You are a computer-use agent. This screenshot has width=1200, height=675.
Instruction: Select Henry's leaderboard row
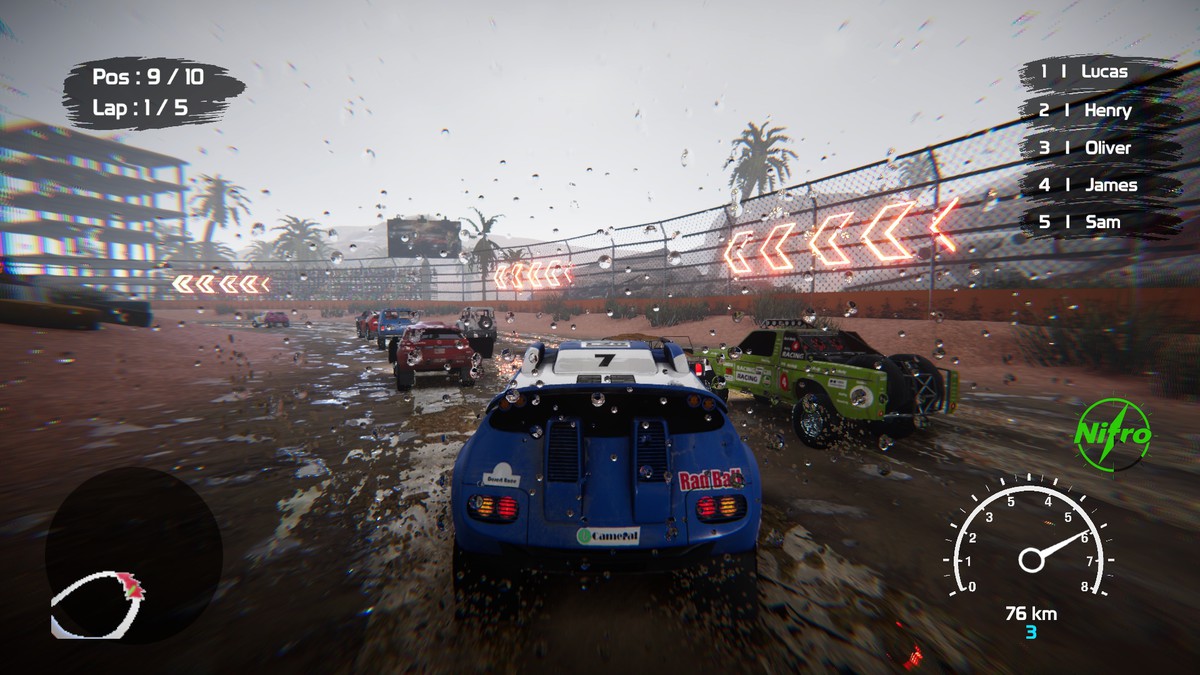click(x=1095, y=110)
